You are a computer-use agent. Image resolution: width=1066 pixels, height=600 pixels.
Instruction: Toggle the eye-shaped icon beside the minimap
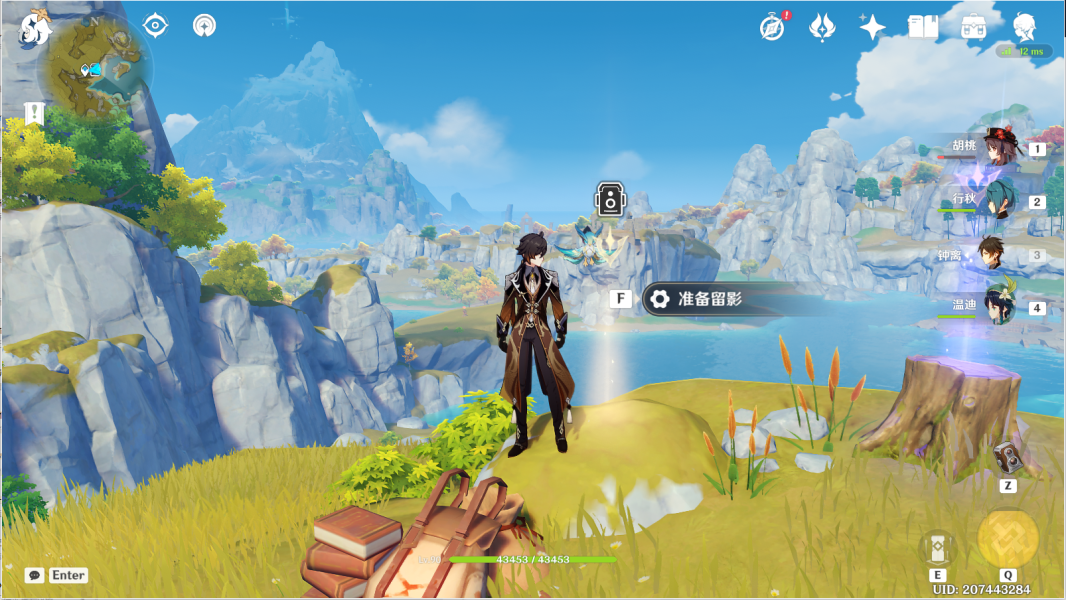click(155, 25)
